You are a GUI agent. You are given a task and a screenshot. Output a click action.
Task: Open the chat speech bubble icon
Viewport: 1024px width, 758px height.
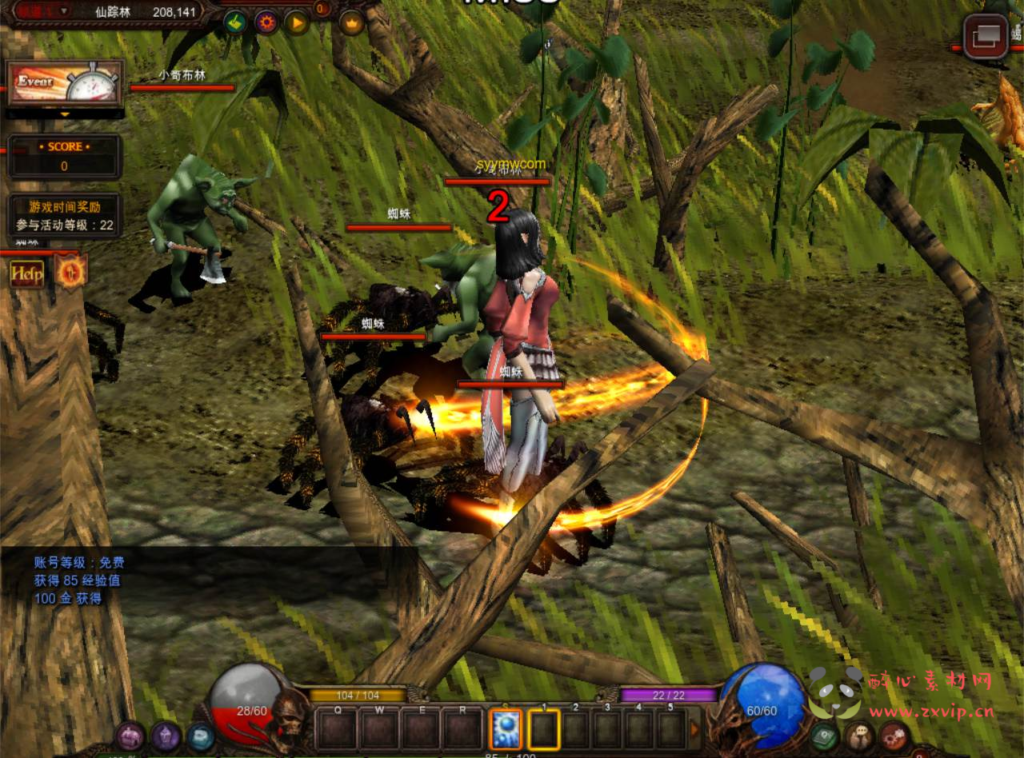[859, 738]
